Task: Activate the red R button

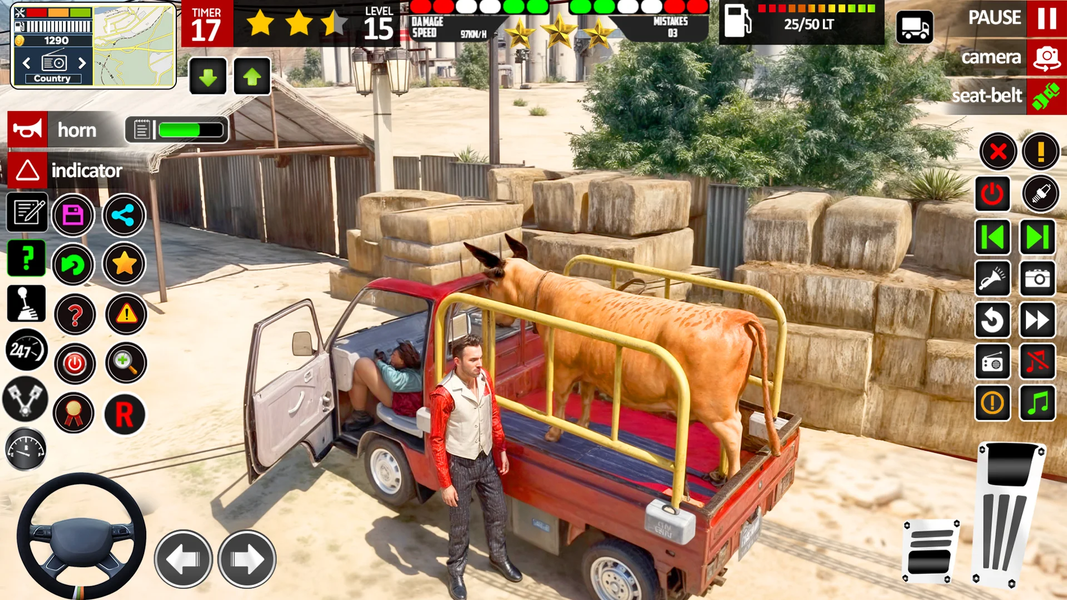Action: tap(124, 413)
